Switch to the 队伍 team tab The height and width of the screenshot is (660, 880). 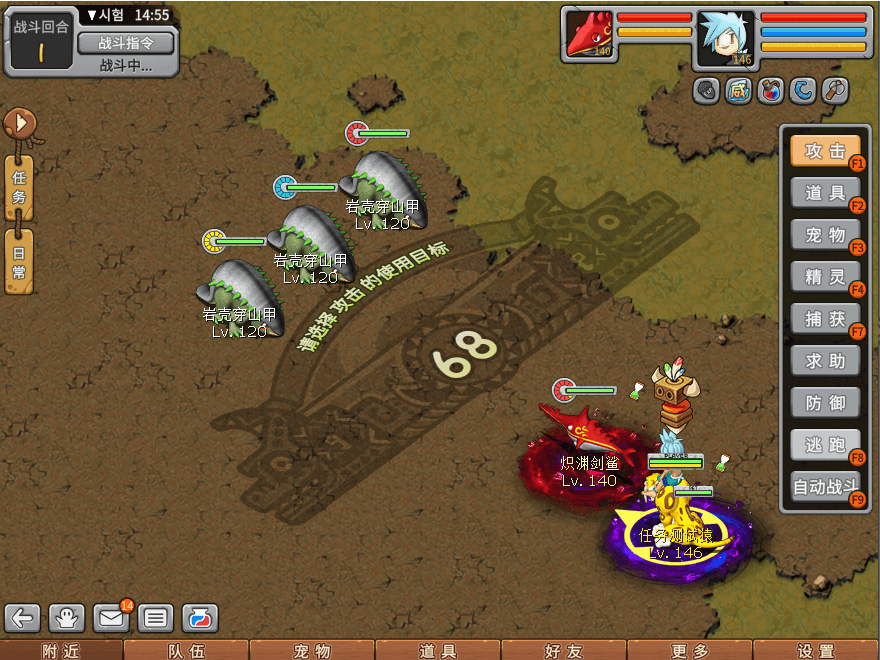[186, 651]
